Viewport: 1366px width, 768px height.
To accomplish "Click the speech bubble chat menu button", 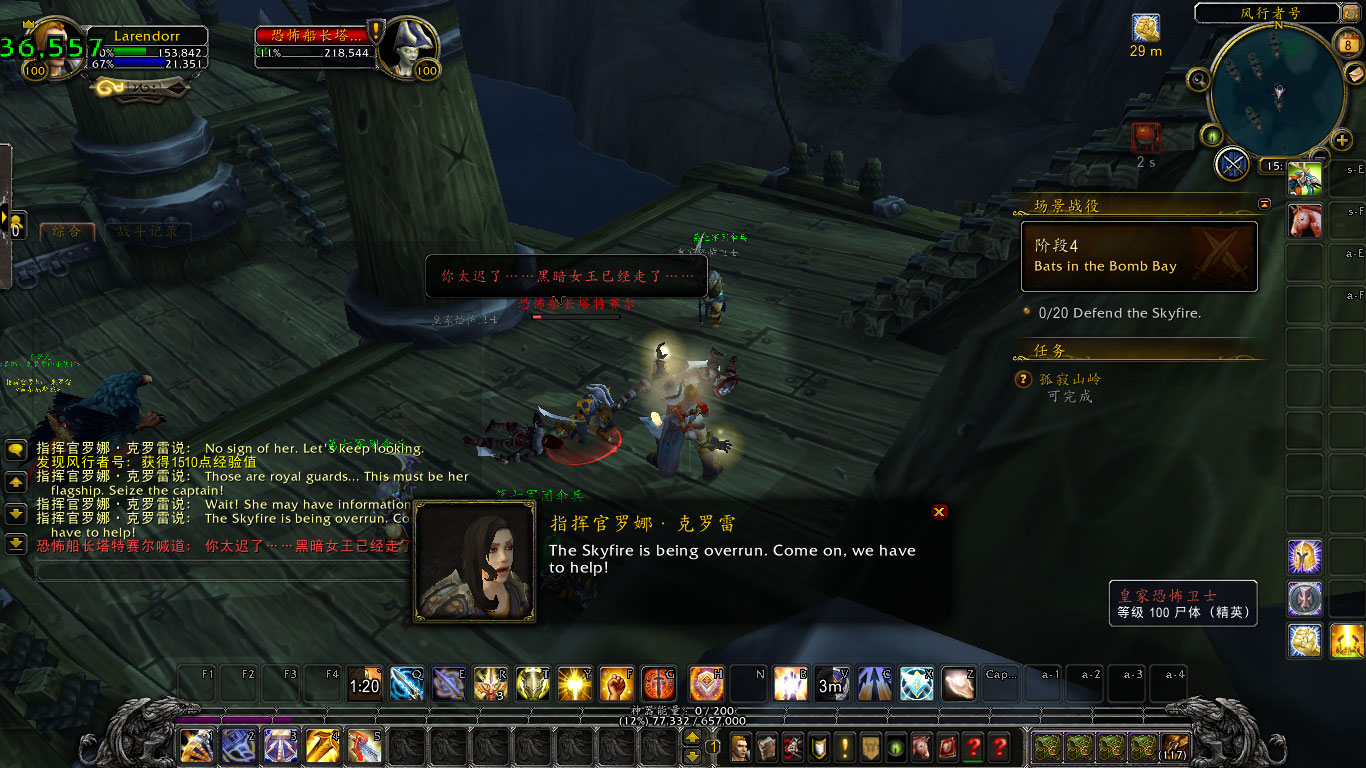I will [16, 451].
